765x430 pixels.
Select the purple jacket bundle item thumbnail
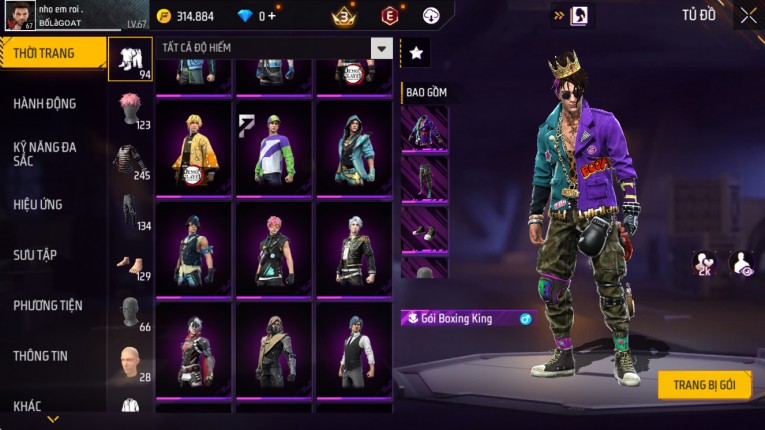pyautogui.click(x=424, y=128)
